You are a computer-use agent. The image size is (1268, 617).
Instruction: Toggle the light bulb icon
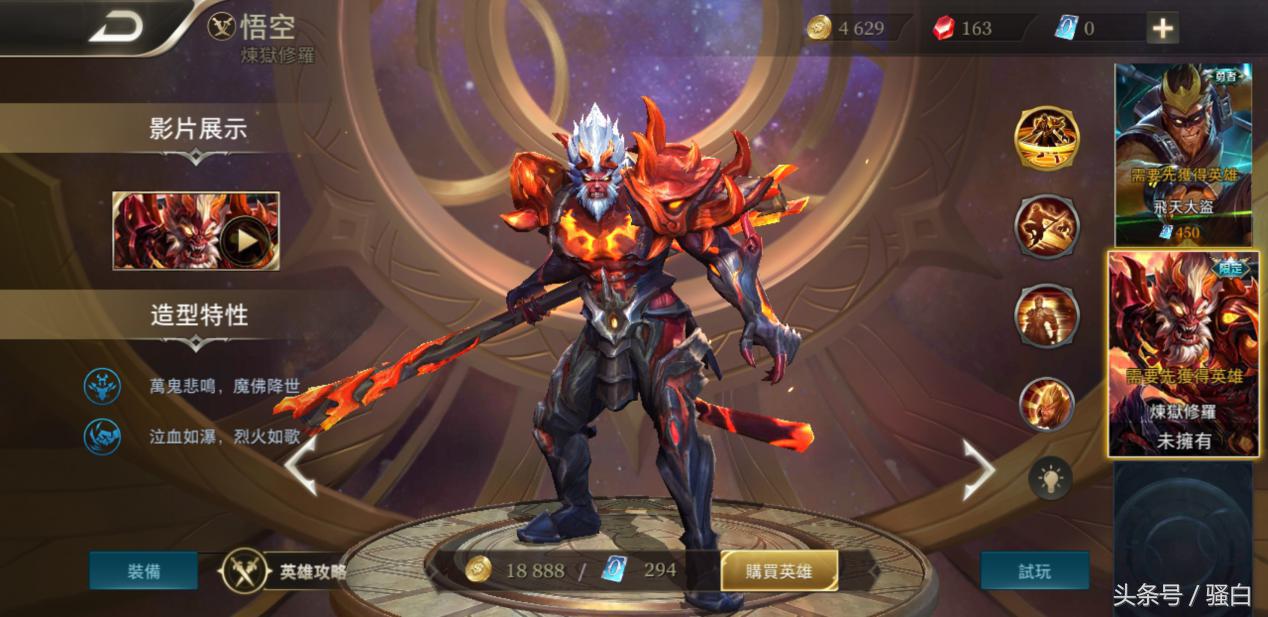click(x=1049, y=480)
